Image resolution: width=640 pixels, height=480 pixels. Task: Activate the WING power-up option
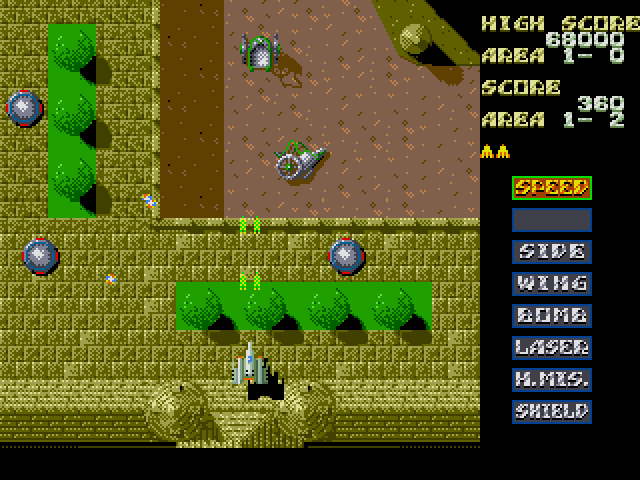(551, 283)
